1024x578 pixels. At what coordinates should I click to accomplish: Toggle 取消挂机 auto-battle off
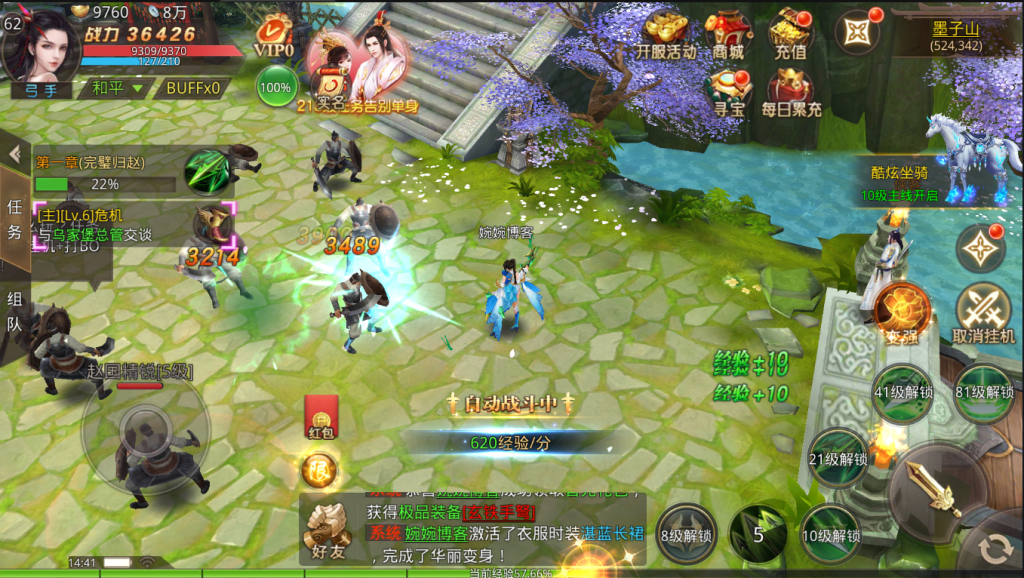pyautogui.click(x=983, y=314)
